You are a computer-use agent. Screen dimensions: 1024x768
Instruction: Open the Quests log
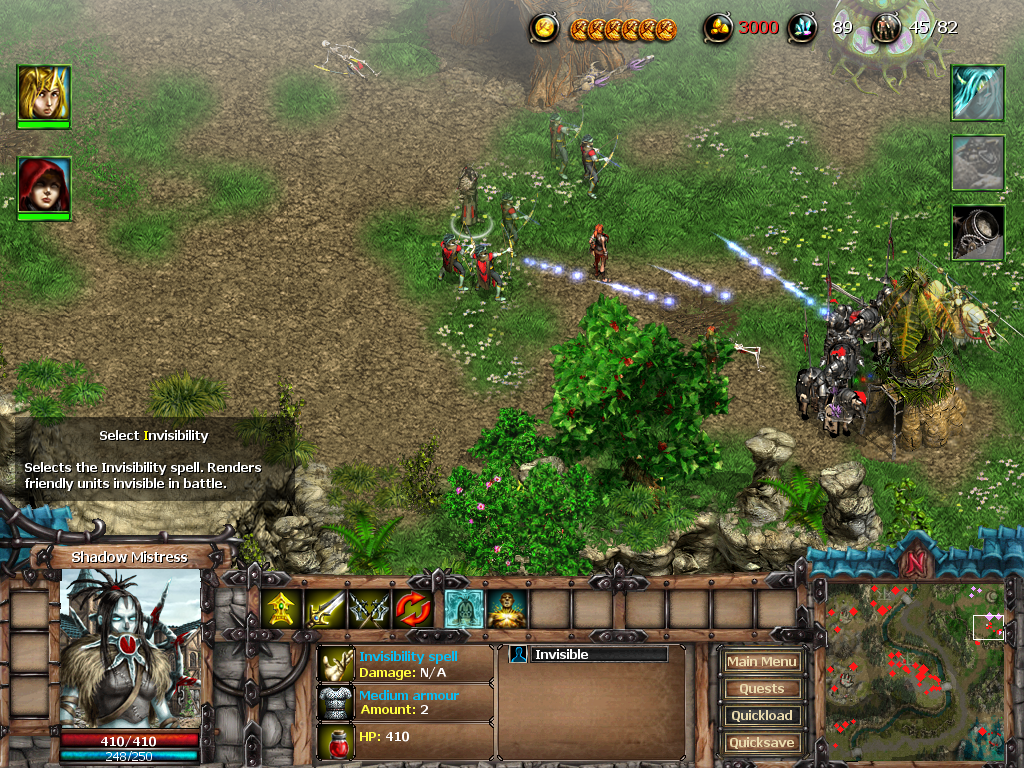(x=762, y=688)
